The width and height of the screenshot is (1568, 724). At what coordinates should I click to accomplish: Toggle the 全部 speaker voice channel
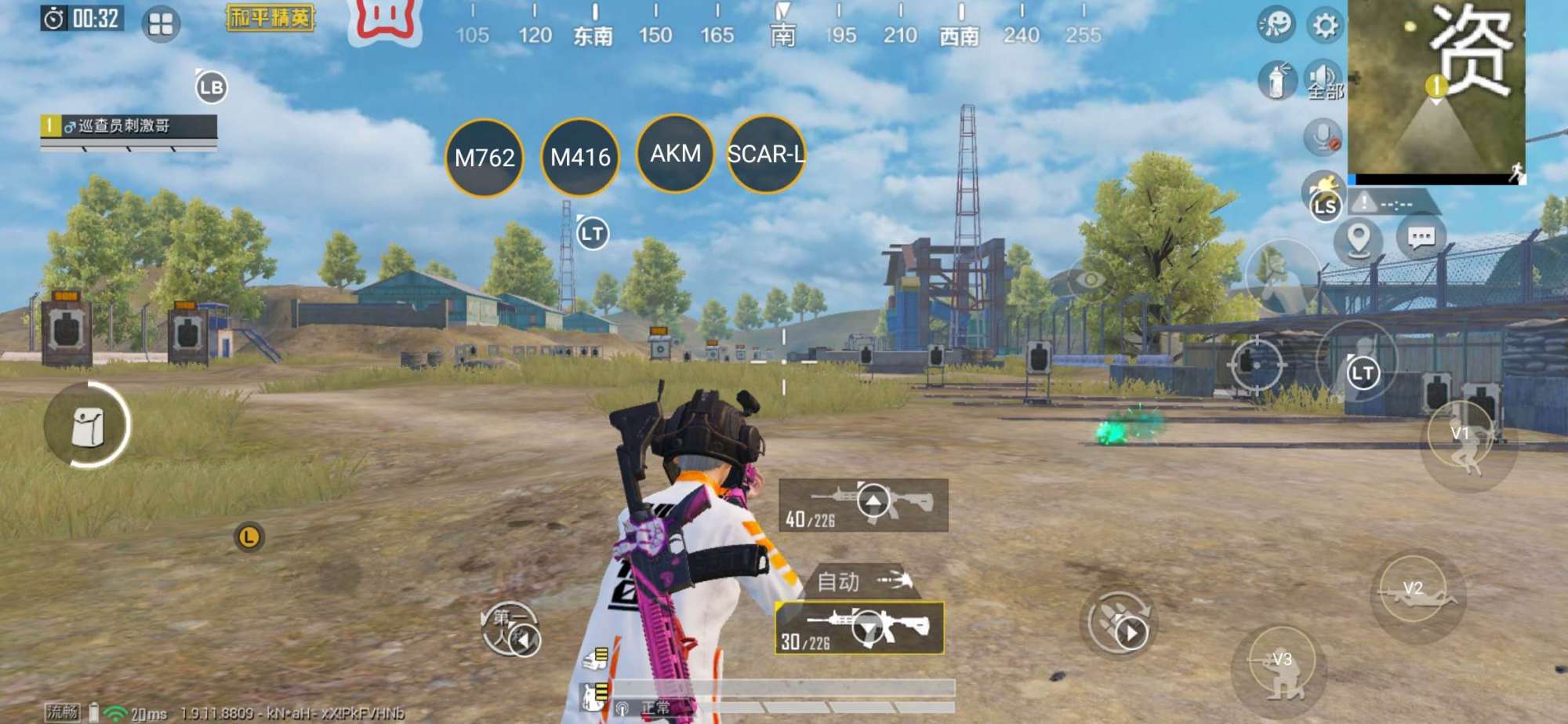(1323, 79)
